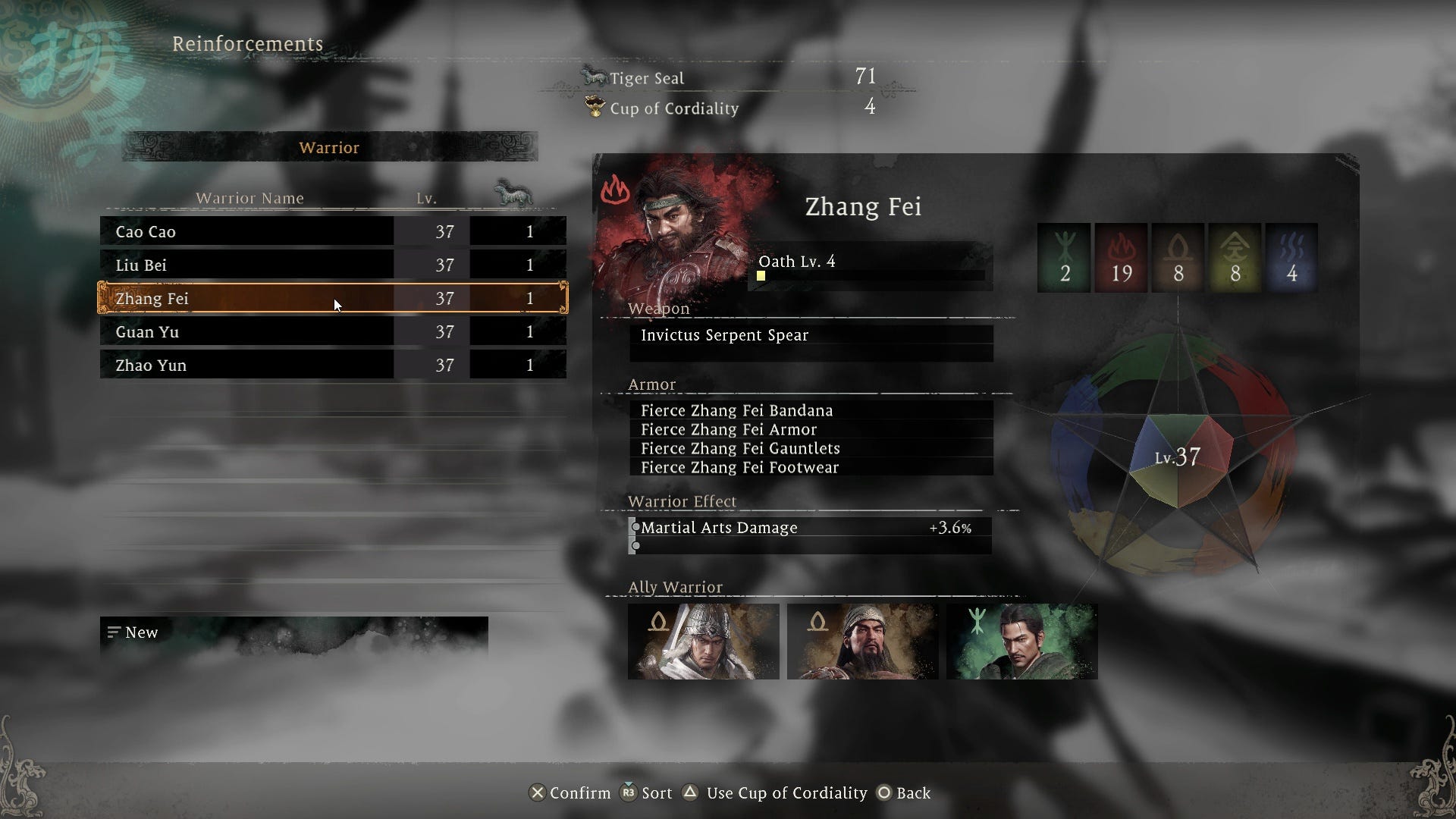Open the Warrior tab header

point(329,147)
